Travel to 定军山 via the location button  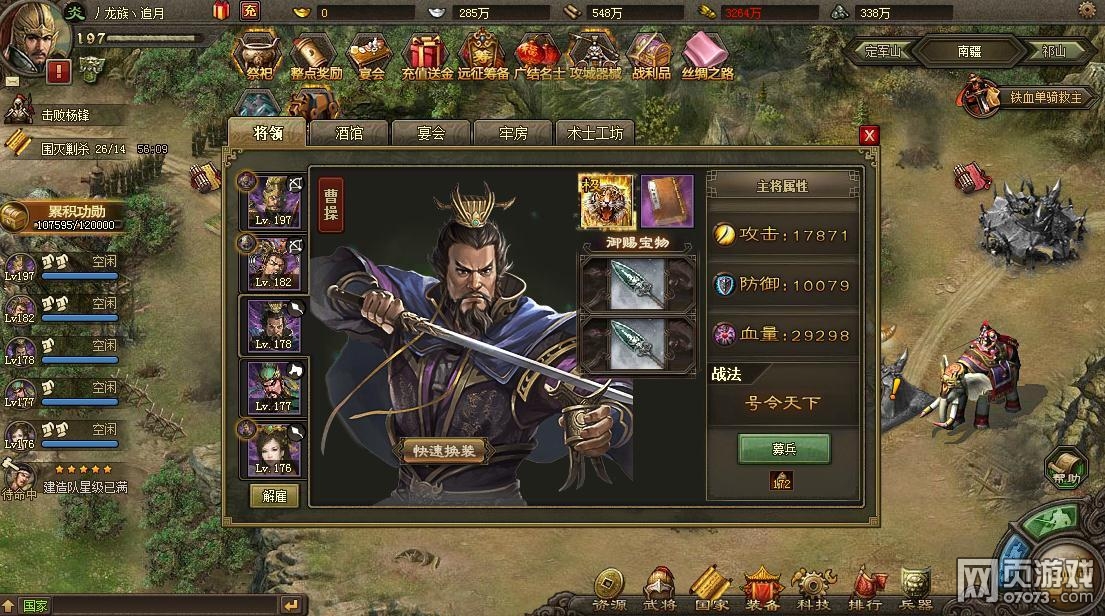tap(879, 51)
